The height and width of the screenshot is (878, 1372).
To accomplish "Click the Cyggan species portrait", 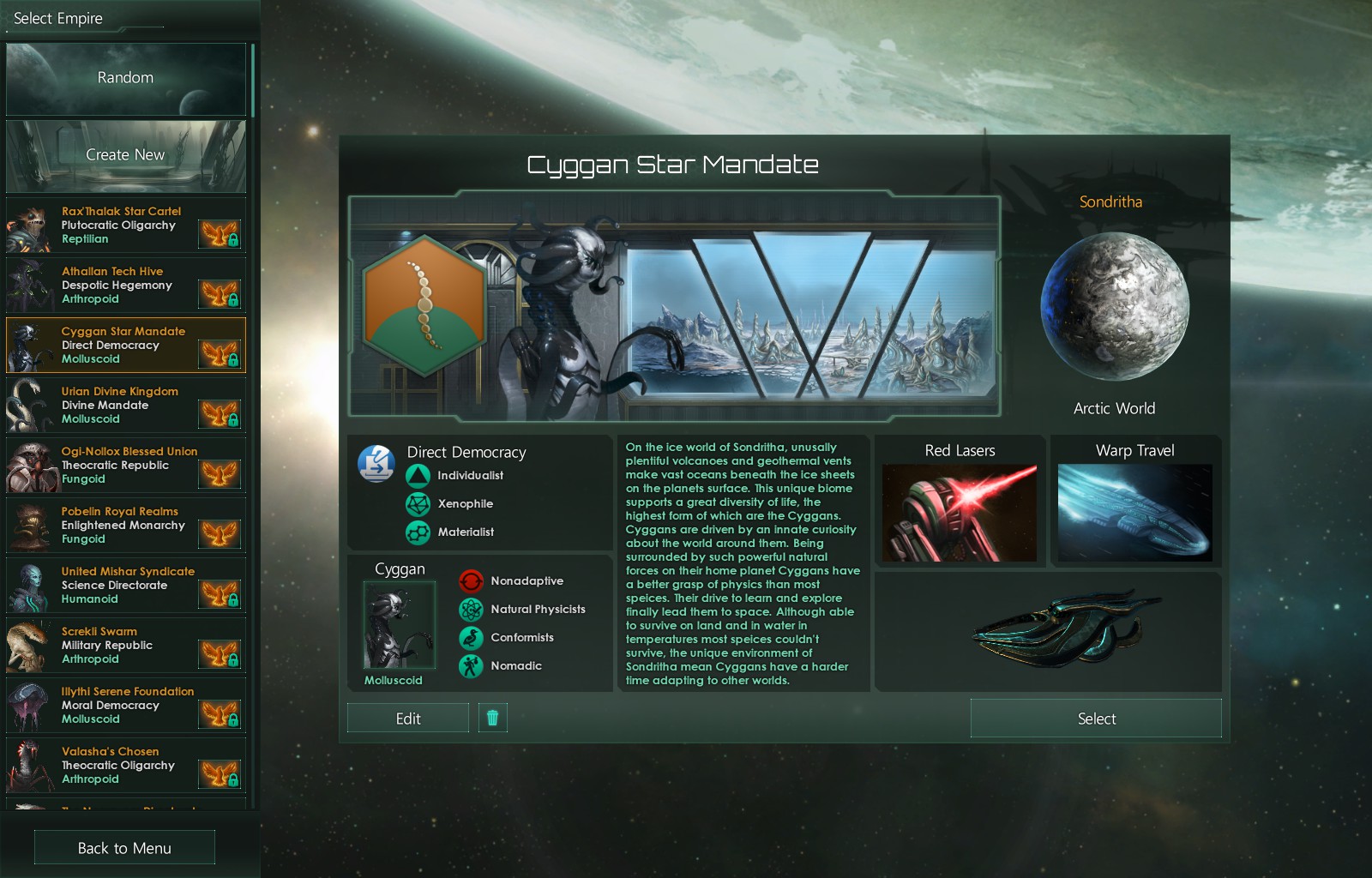I will (400, 625).
